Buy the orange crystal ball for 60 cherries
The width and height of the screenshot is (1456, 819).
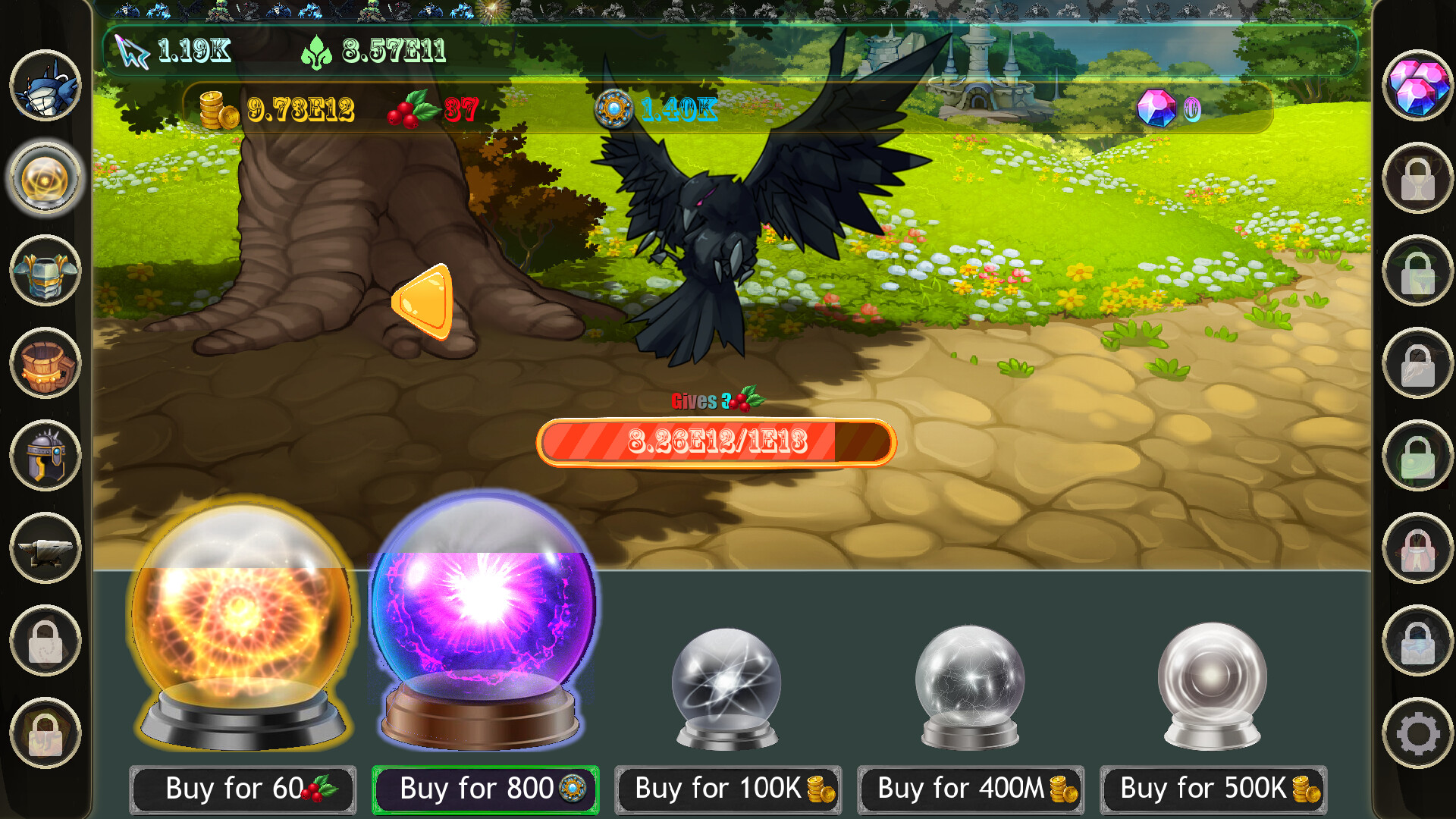[241, 789]
